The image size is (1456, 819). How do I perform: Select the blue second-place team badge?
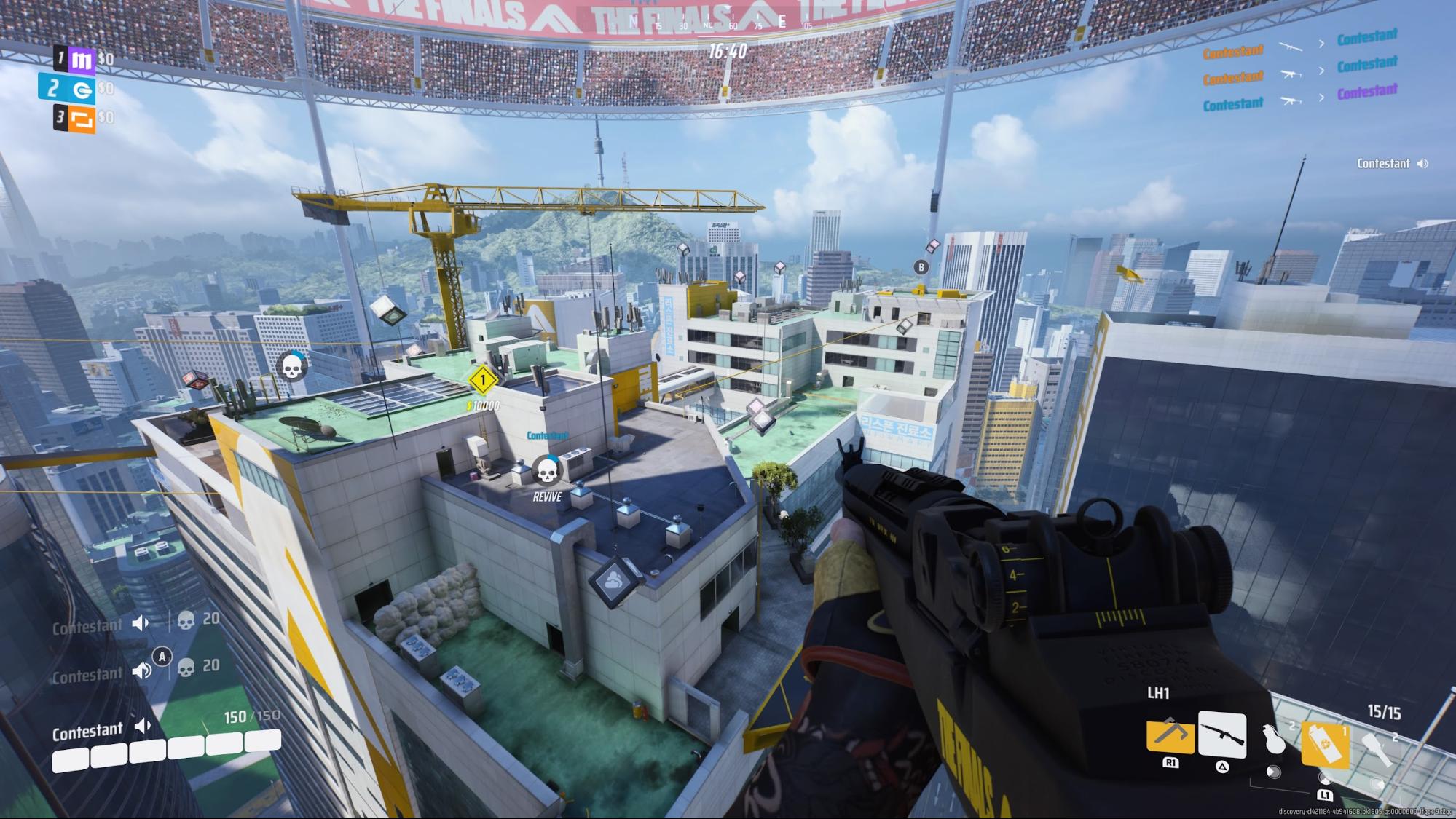(x=81, y=89)
